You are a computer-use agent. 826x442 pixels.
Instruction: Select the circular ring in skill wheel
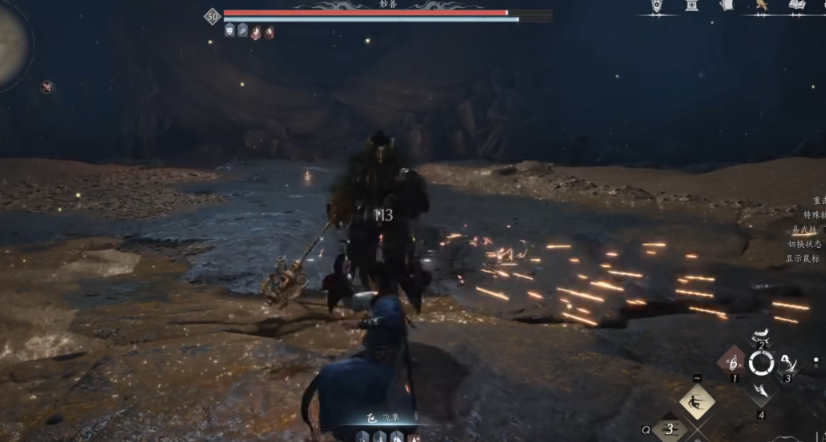click(762, 363)
